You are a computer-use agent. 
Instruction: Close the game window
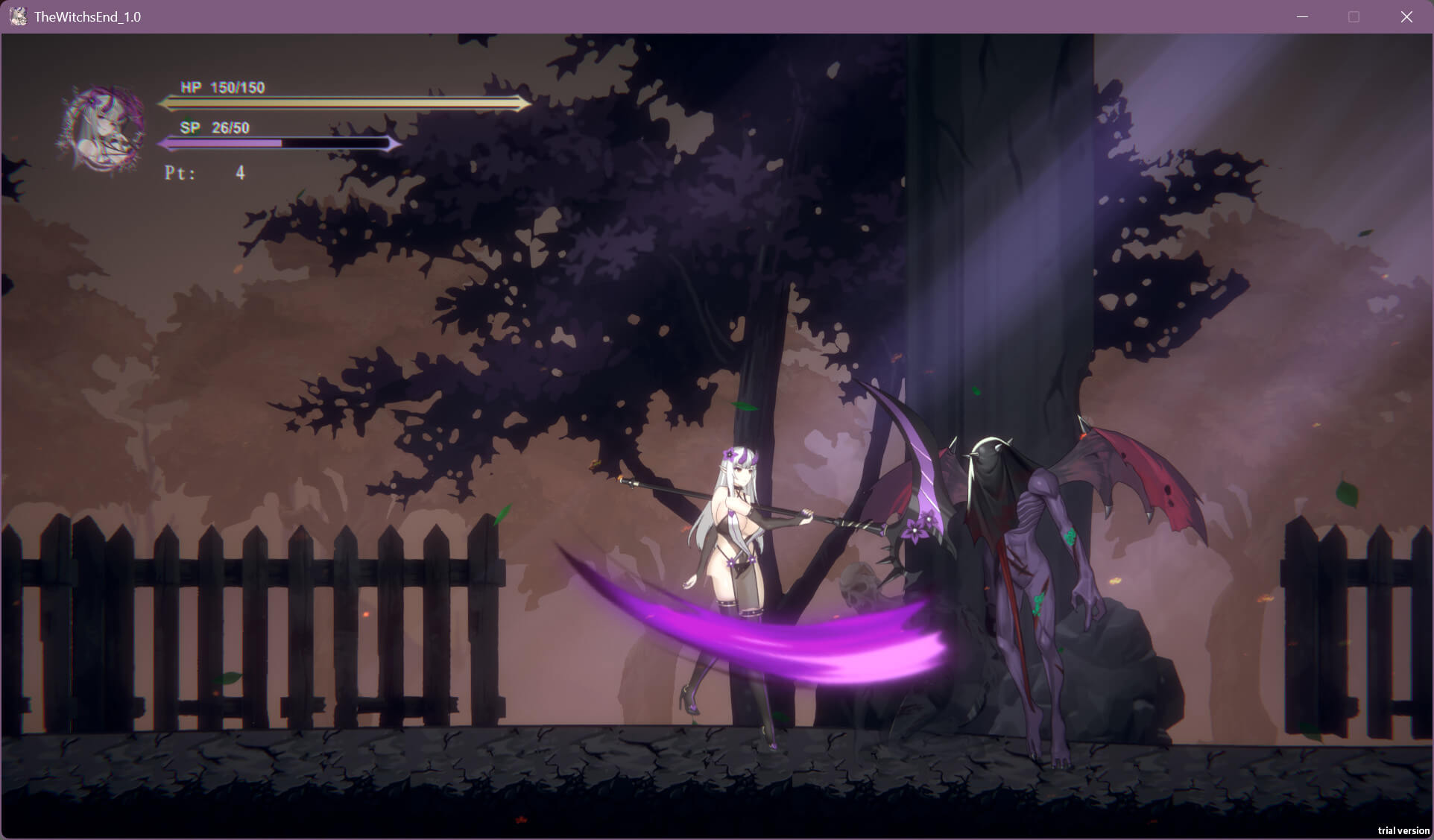tap(1406, 16)
